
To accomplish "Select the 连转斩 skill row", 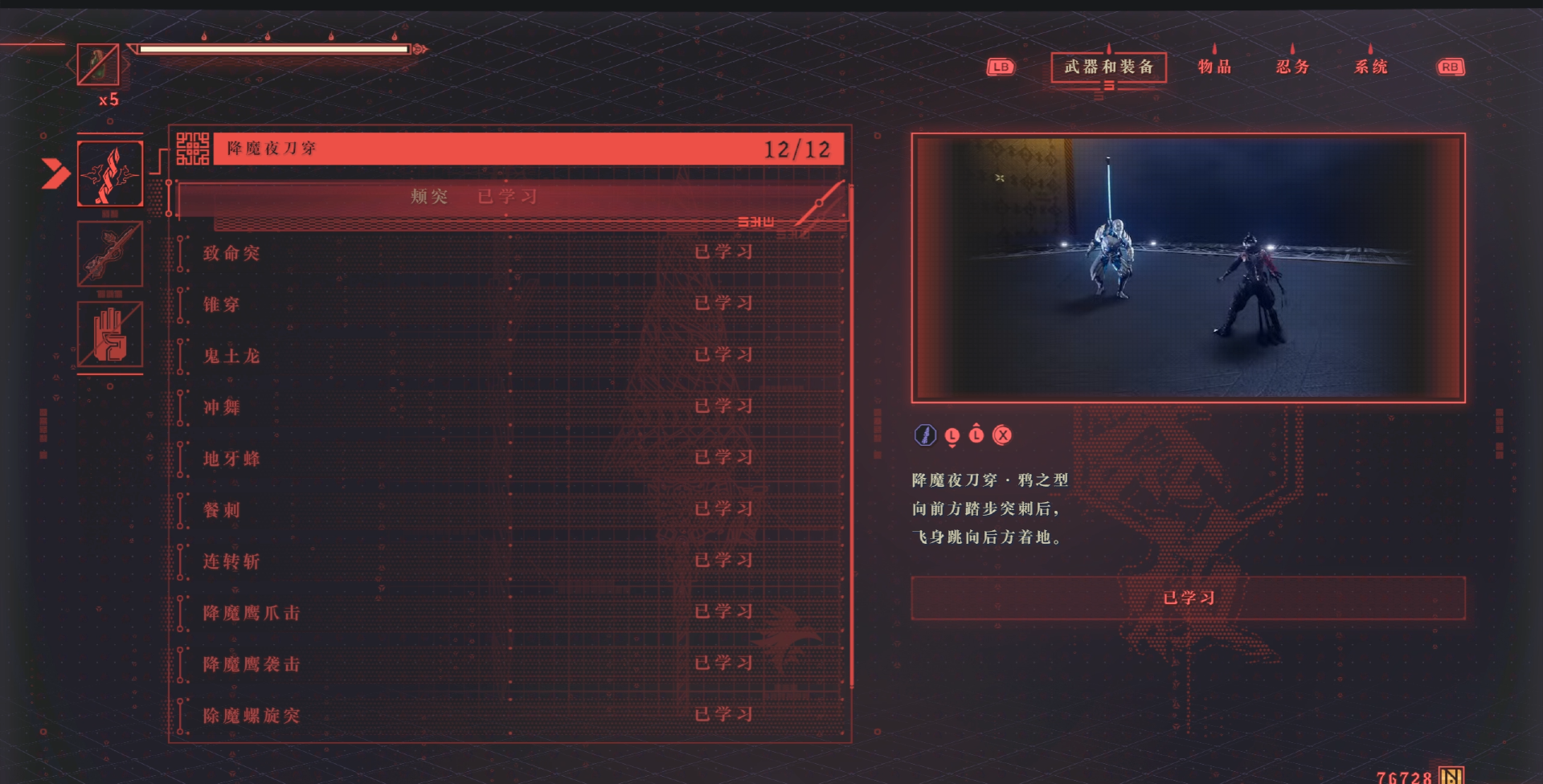I will pyautogui.click(x=511, y=561).
